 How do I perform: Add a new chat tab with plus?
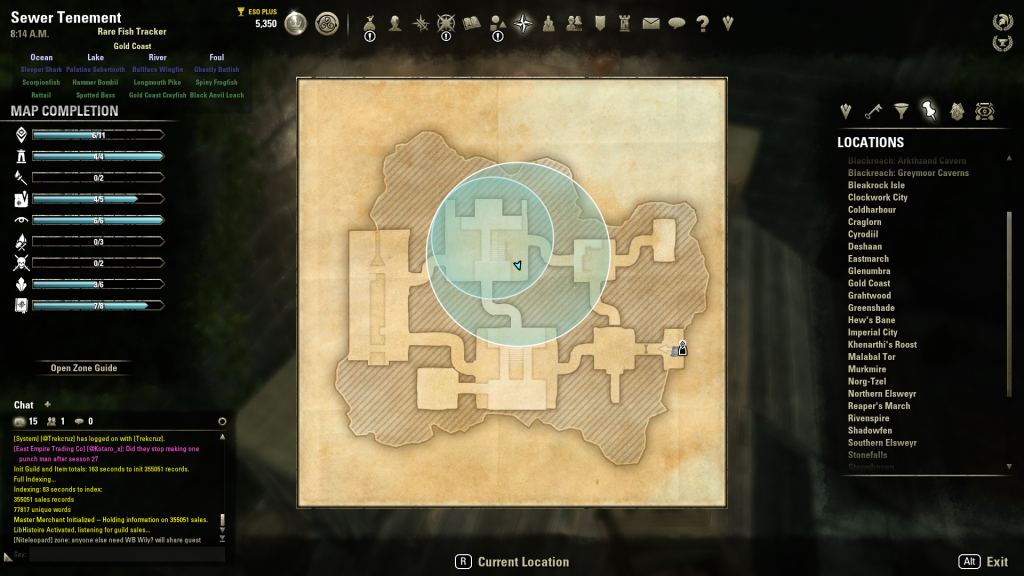click(x=47, y=404)
